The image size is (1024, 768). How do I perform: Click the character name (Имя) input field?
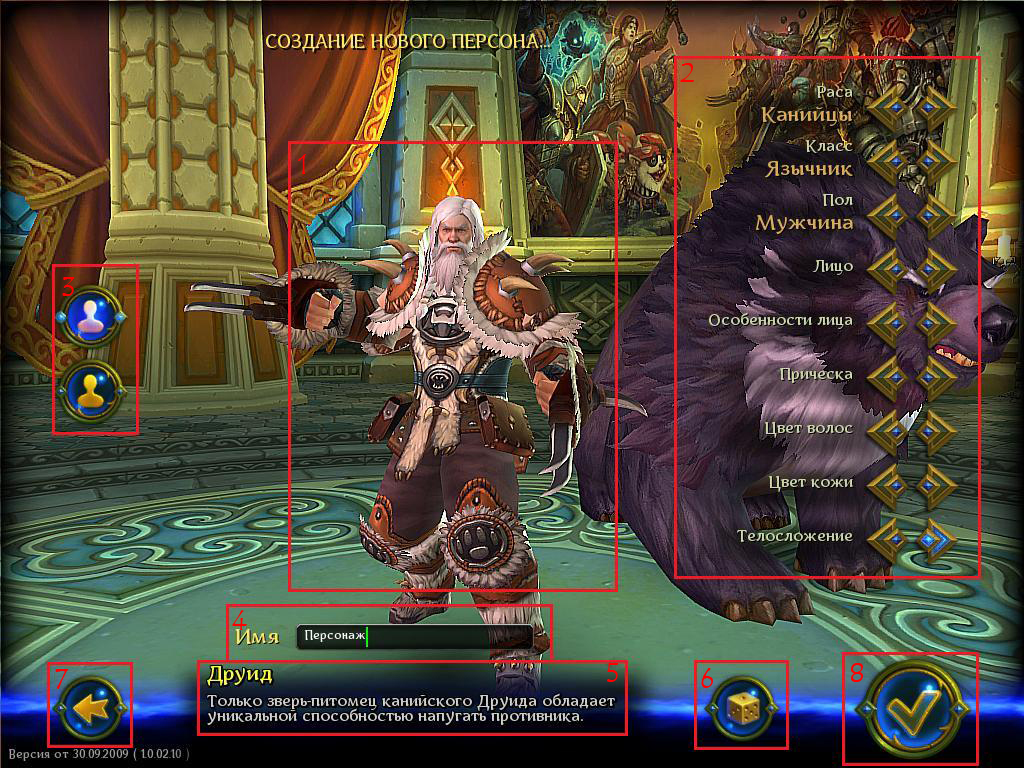coord(414,636)
